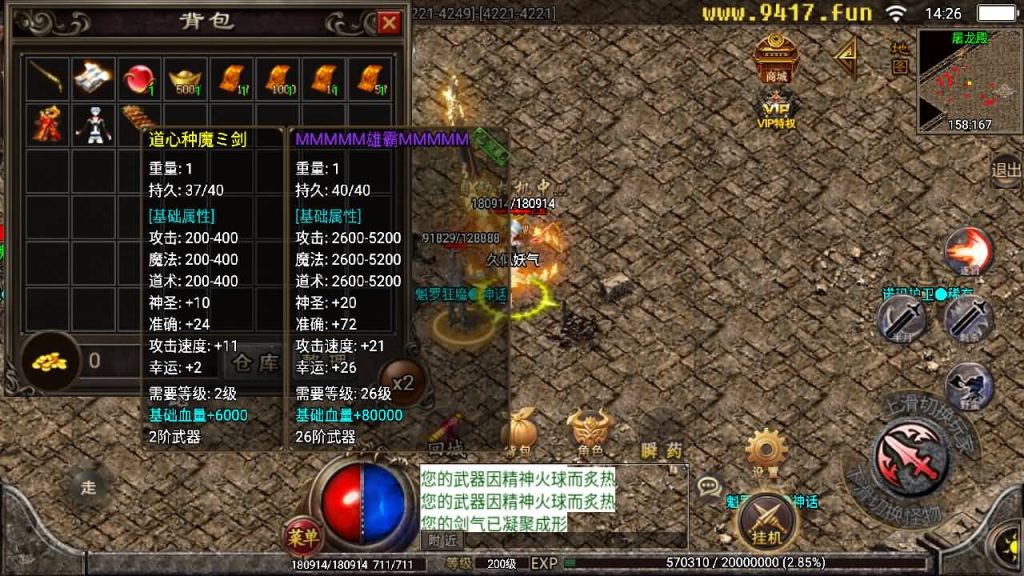The height and width of the screenshot is (576, 1024).
Task: Close the 背包 inventory window
Action: coord(388,23)
